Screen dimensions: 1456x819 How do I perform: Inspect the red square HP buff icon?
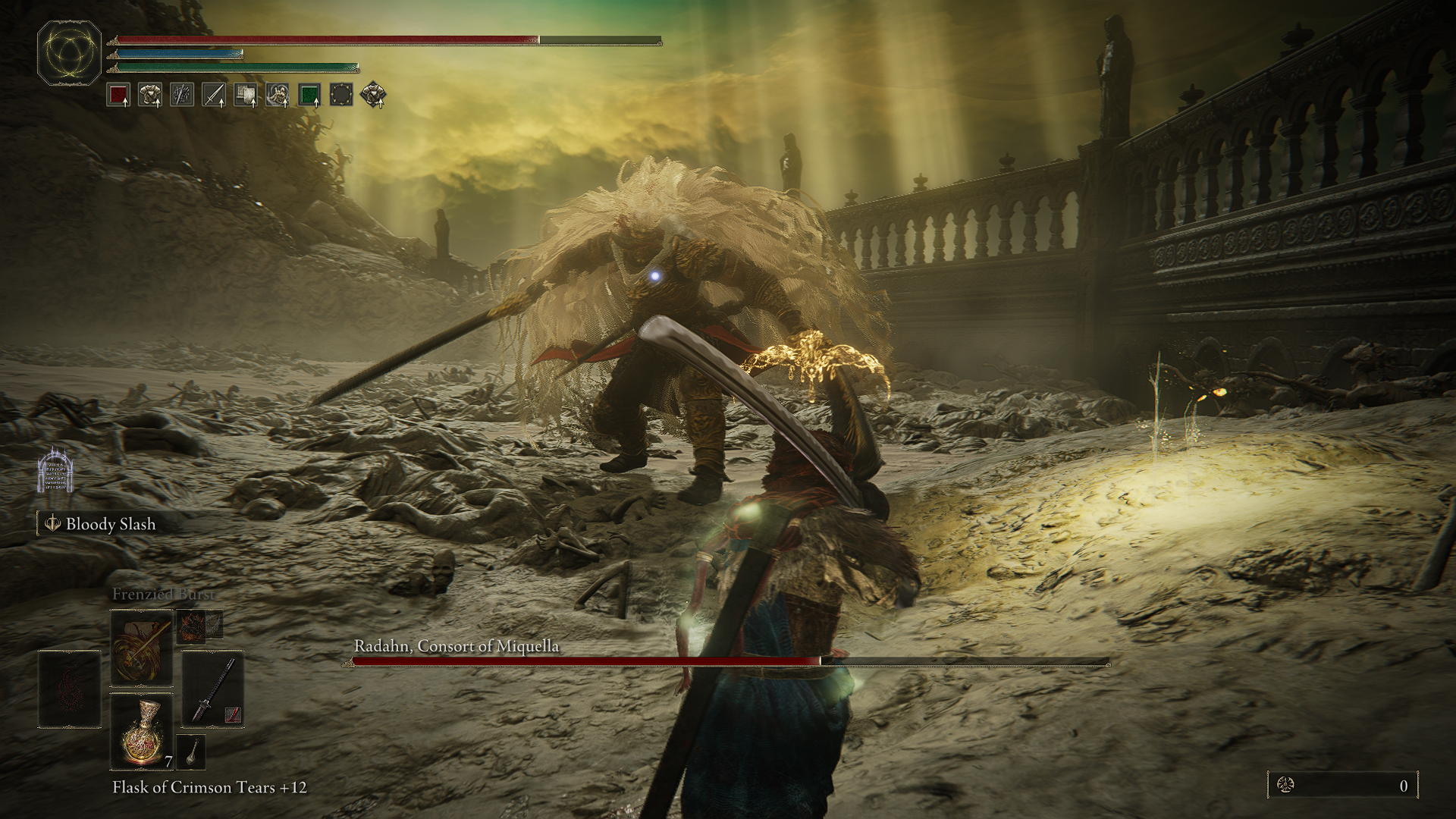click(118, 95)
